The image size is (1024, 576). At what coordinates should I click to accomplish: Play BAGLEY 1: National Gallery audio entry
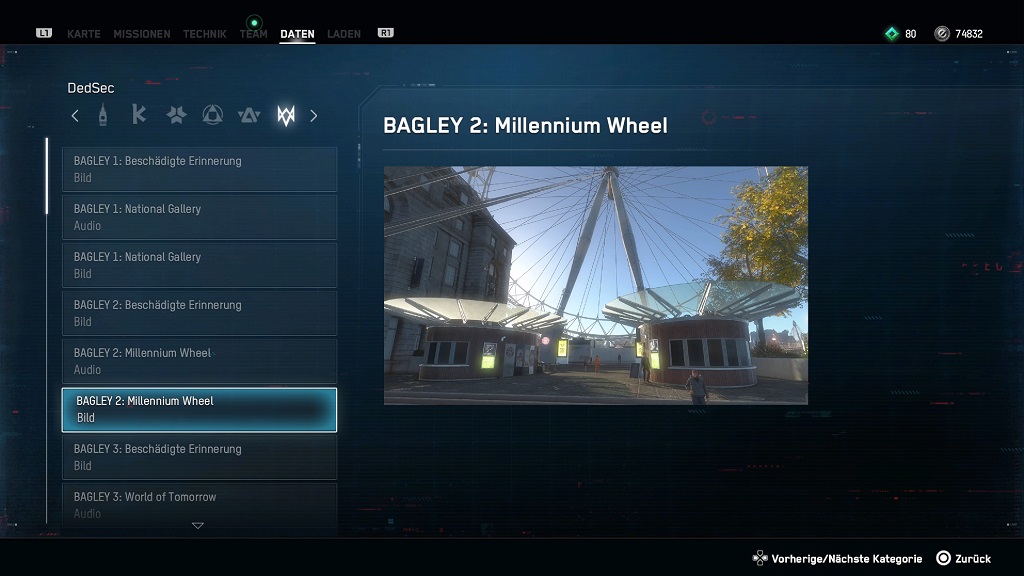(200, 217)
